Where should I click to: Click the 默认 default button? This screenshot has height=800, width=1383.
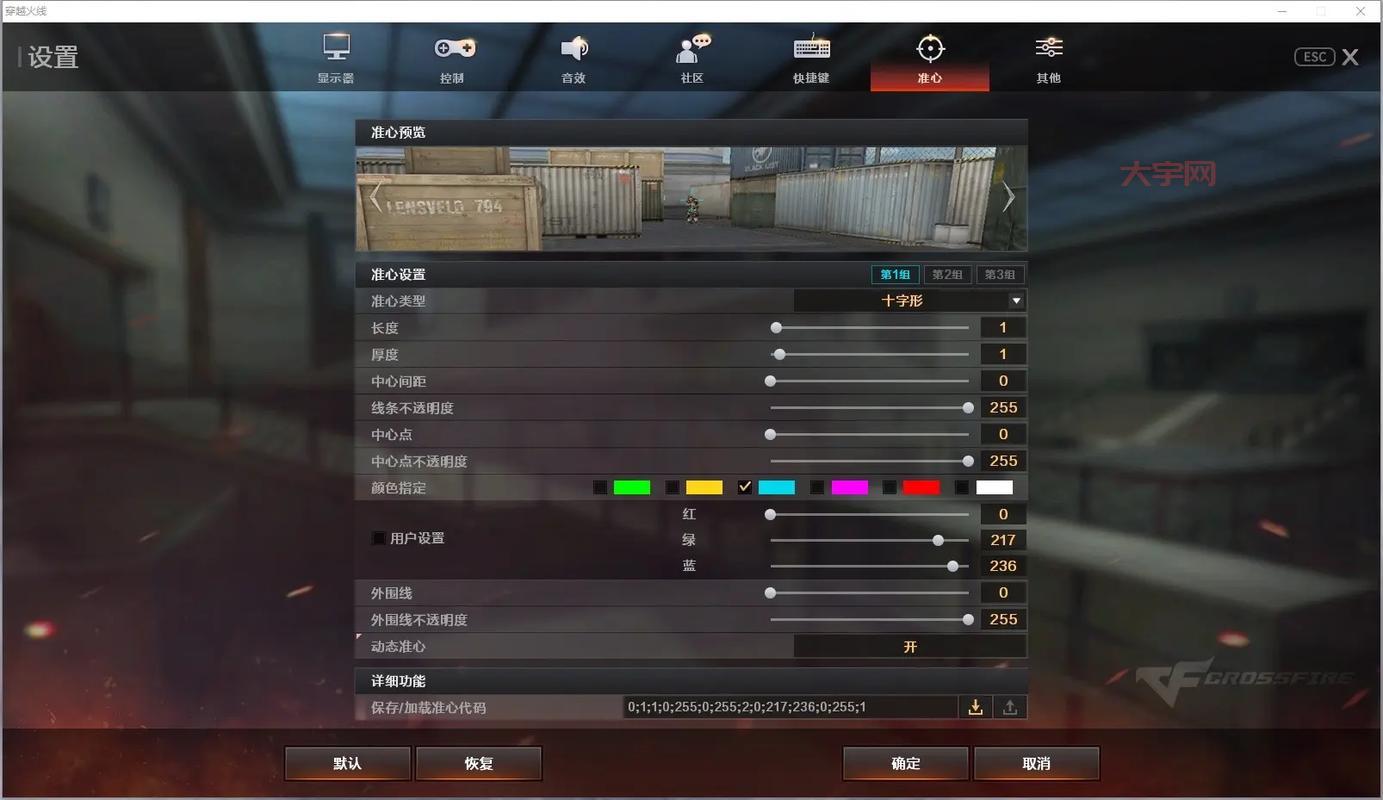[x=346, y=762]
